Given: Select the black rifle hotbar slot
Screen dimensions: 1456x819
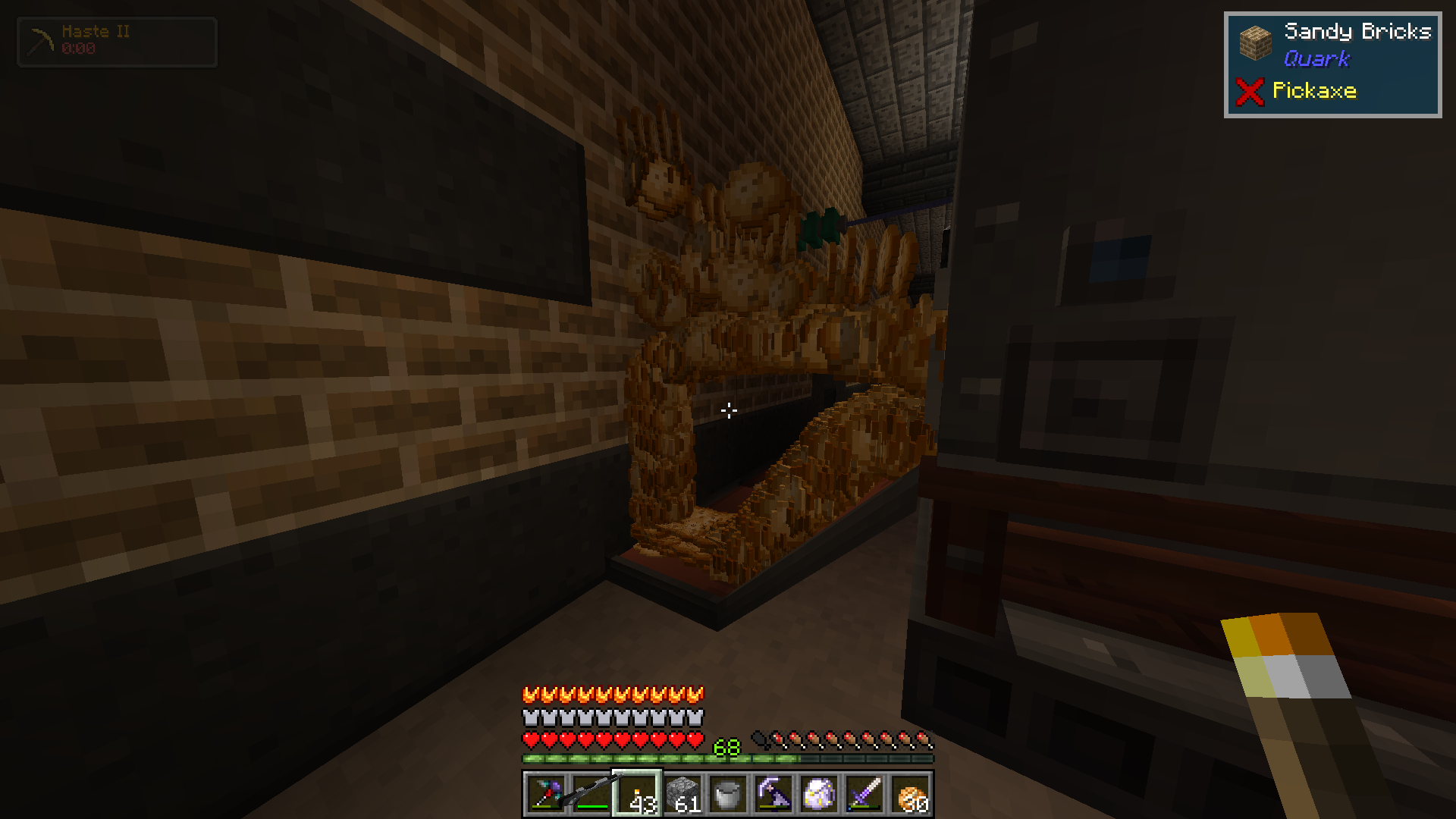Looking at the screenshot, I should tap(591, 794).
